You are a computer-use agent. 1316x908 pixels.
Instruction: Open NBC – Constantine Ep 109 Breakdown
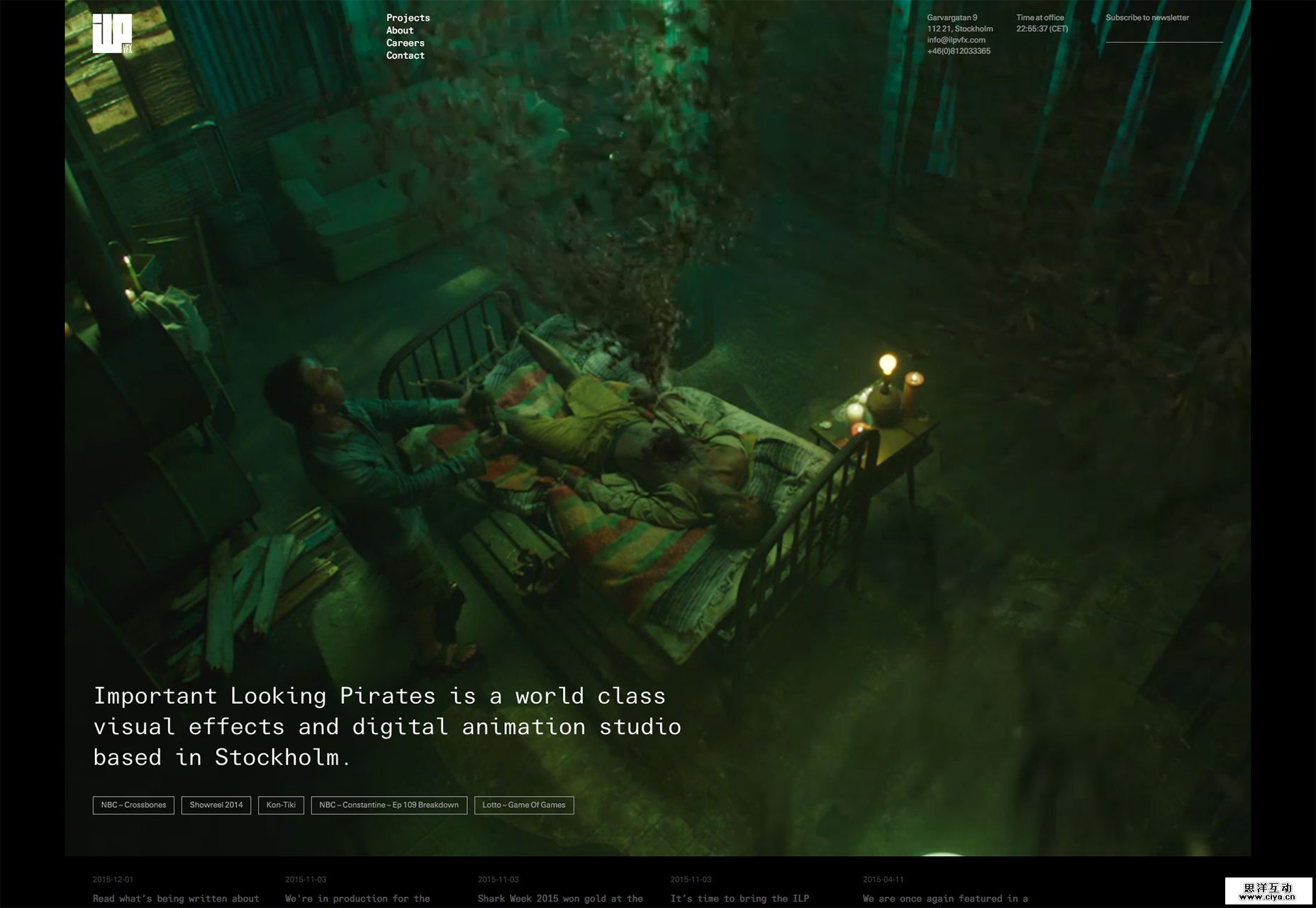(389, 805)
